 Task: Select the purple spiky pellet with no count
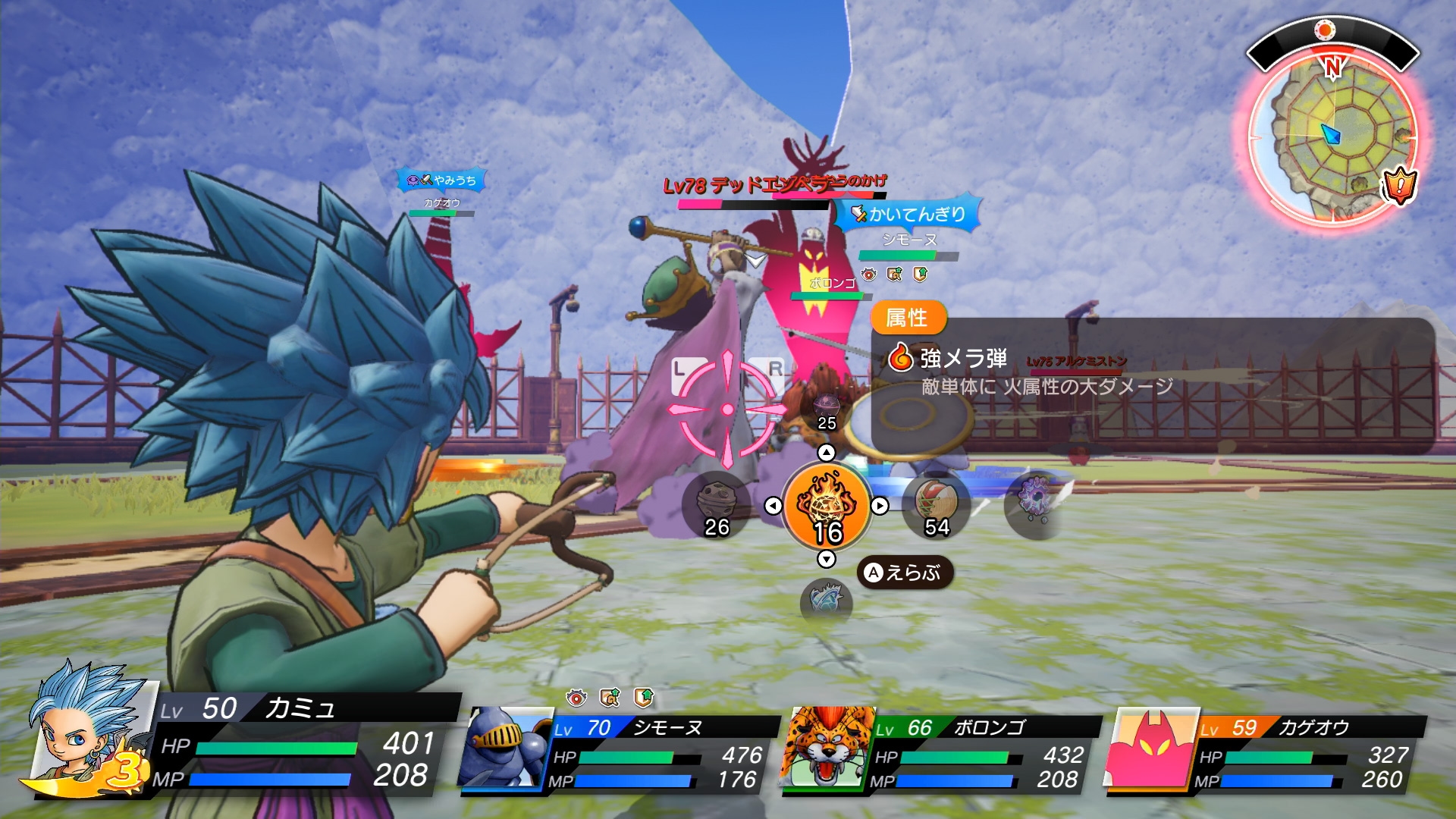1034,502
